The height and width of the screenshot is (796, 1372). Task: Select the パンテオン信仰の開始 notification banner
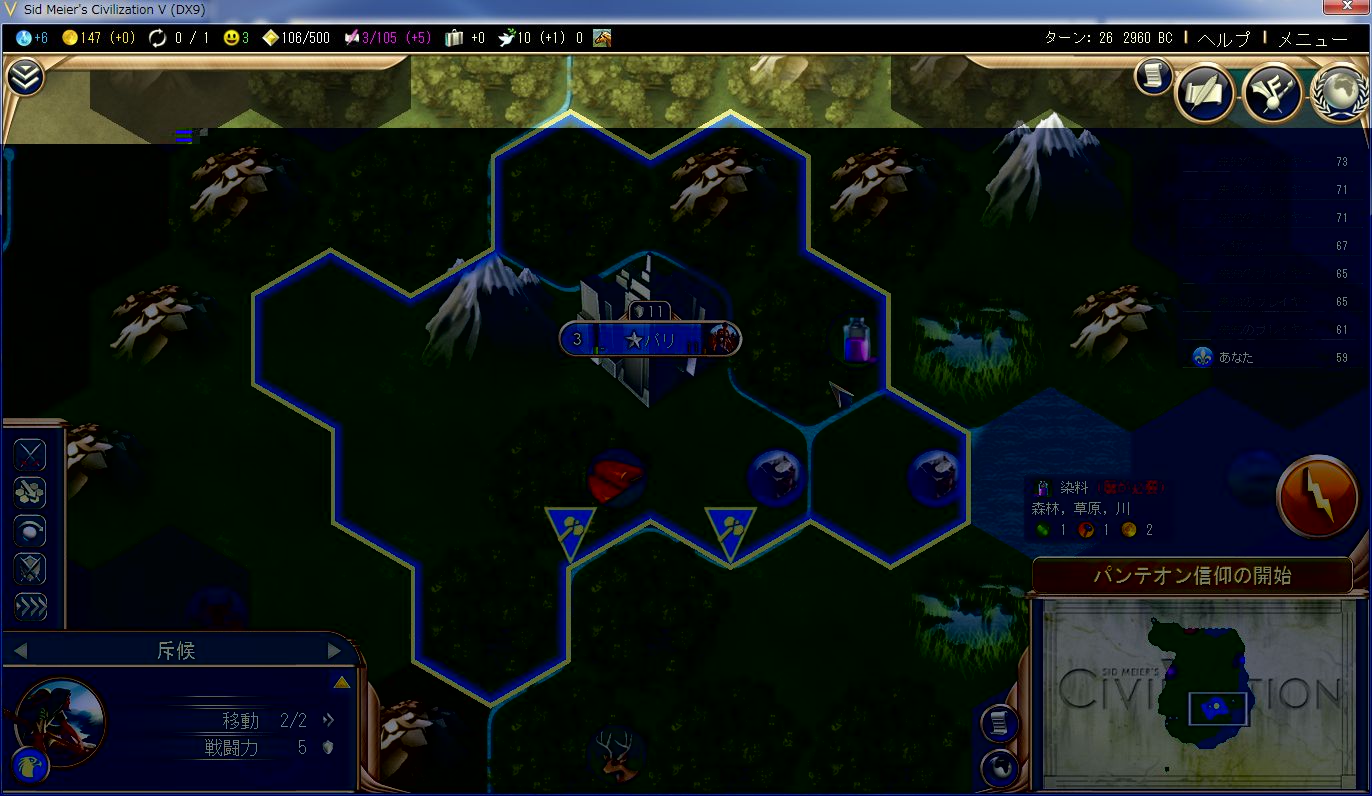click(1191, 576)
